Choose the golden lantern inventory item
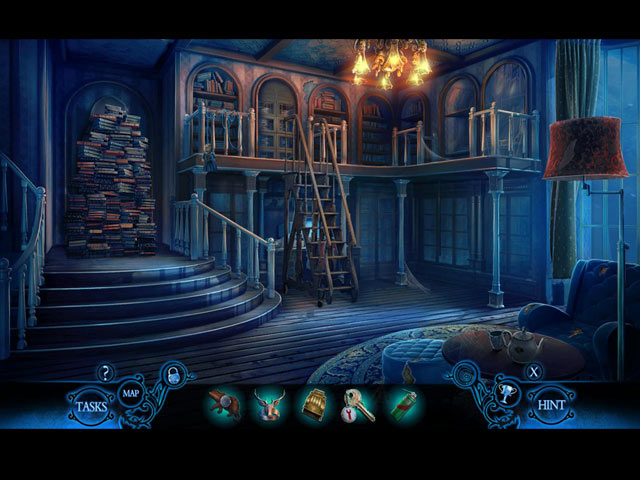Screen dimensions: 640x480 (x=314, y=405)
